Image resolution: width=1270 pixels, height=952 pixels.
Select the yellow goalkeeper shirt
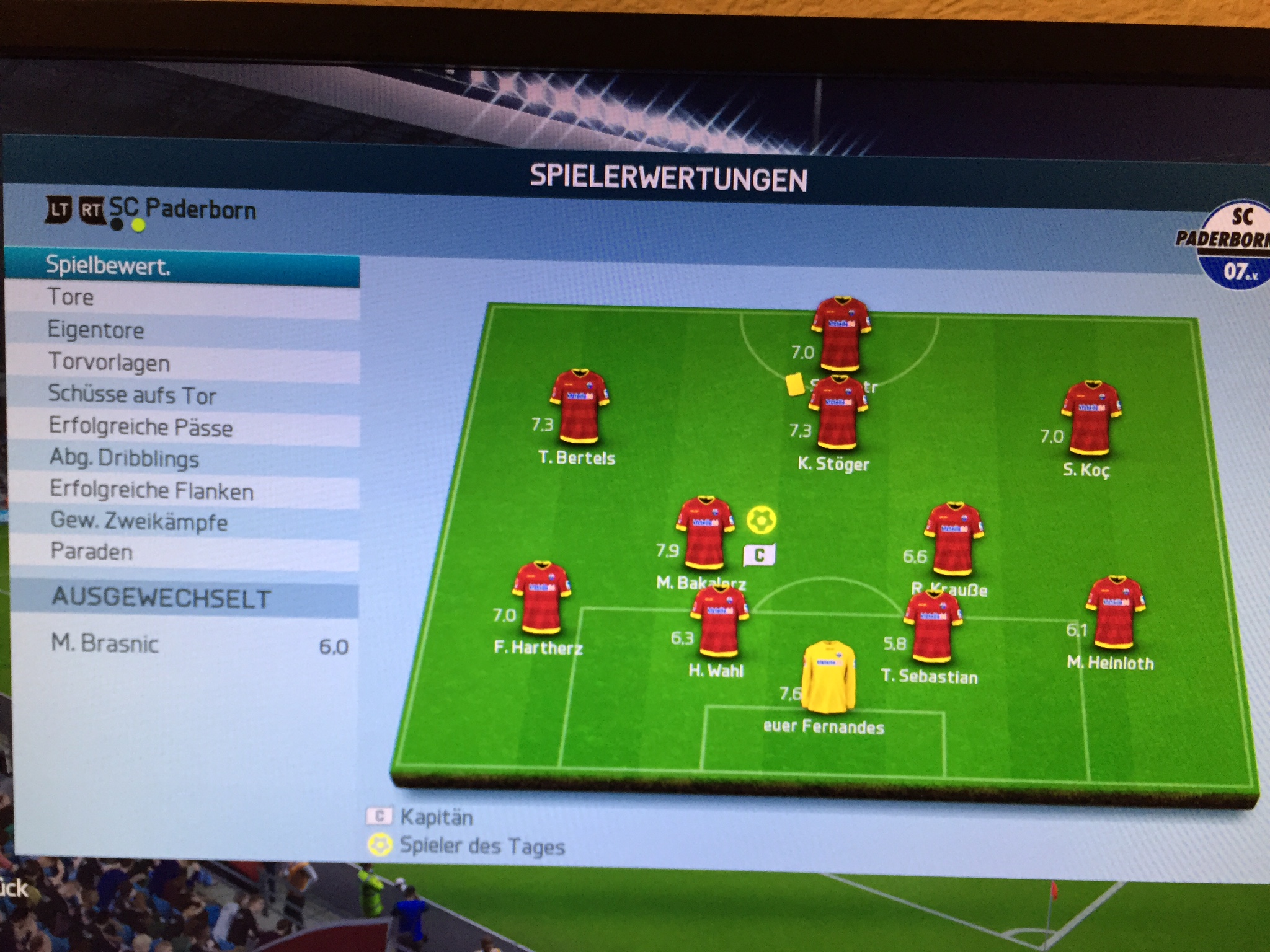[828, 677]
